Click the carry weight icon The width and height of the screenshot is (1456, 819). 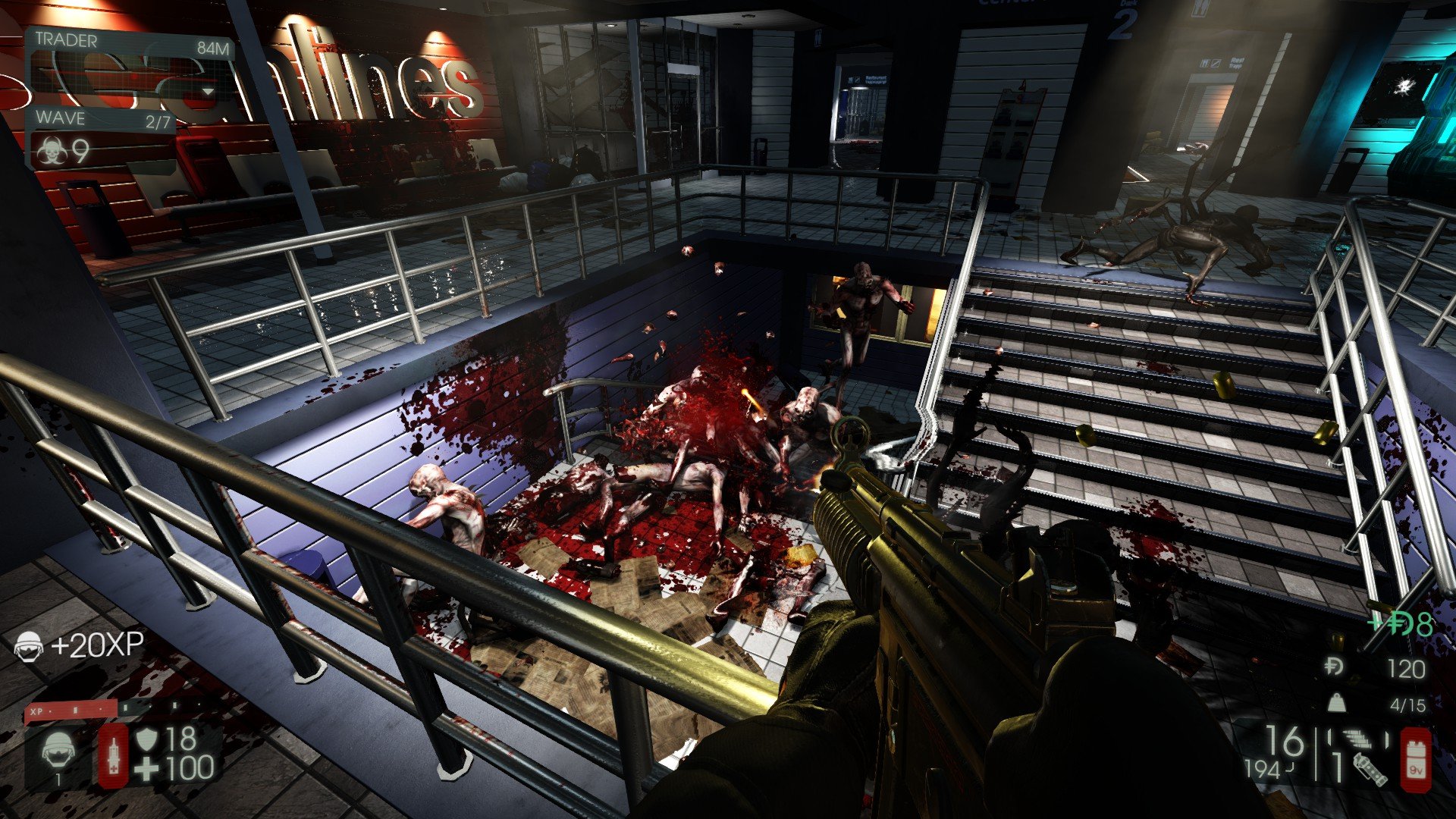(x=1336, y=704)
